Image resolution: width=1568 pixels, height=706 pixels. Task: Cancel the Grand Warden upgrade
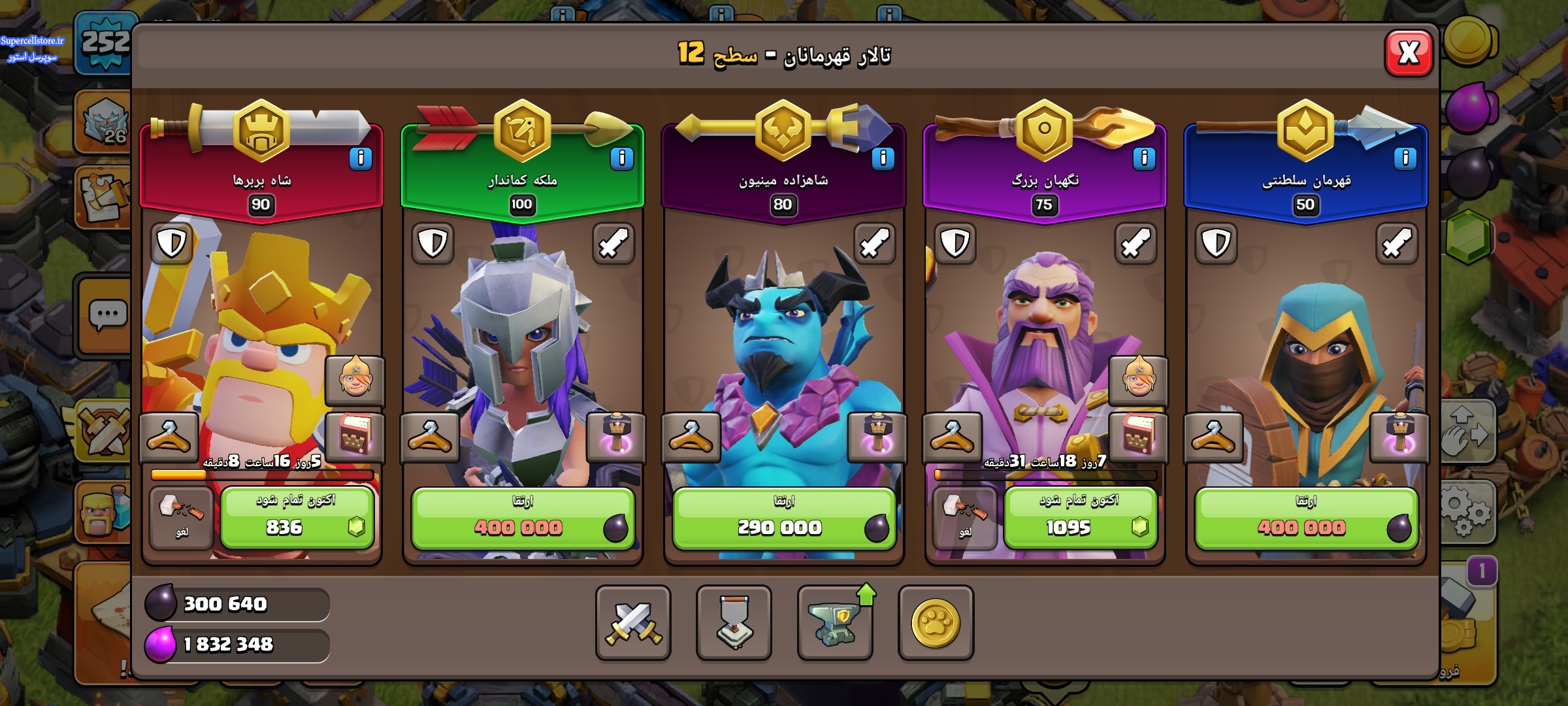click(964, 518)
